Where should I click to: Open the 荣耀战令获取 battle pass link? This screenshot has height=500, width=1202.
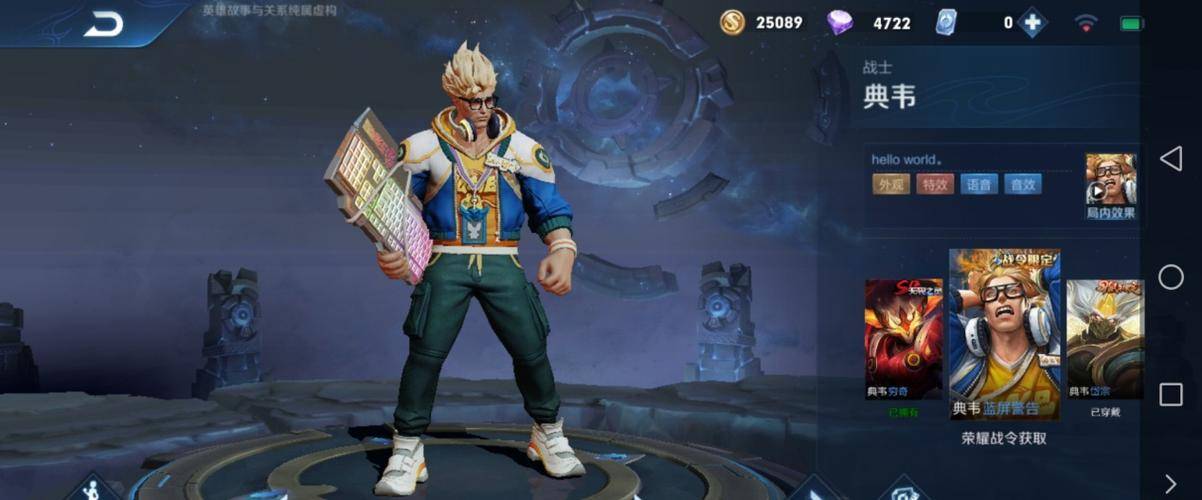1004,438
